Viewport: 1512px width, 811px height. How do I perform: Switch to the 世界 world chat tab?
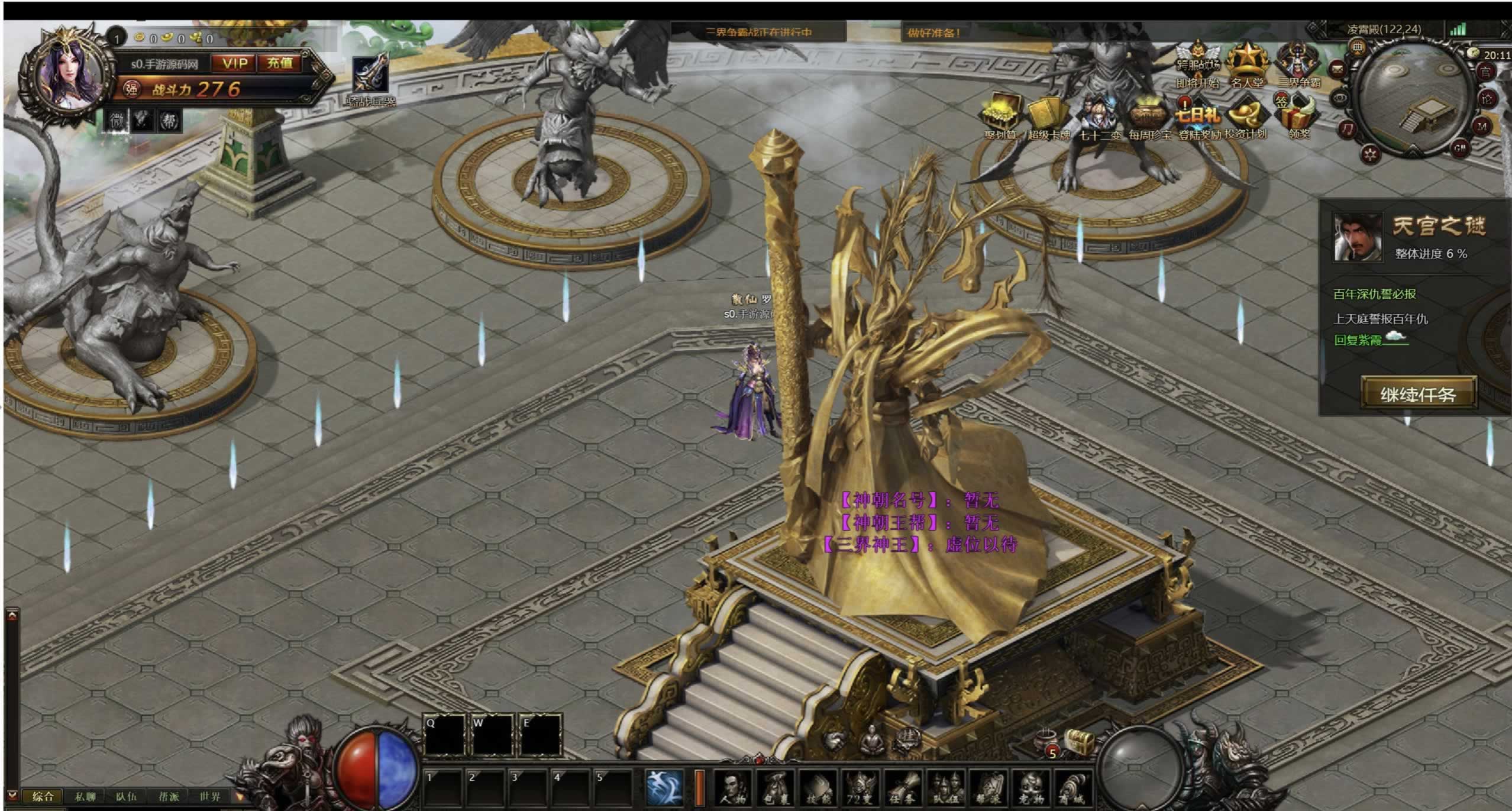pyautogui.click(x=210, y=797)
